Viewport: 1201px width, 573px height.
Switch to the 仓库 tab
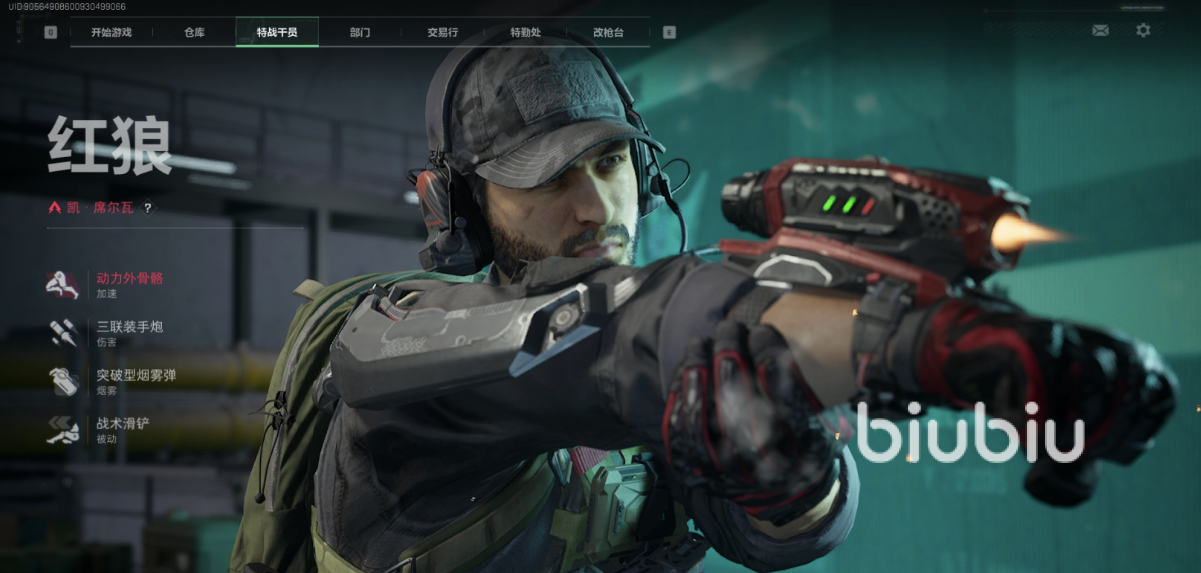coord(194,32)
